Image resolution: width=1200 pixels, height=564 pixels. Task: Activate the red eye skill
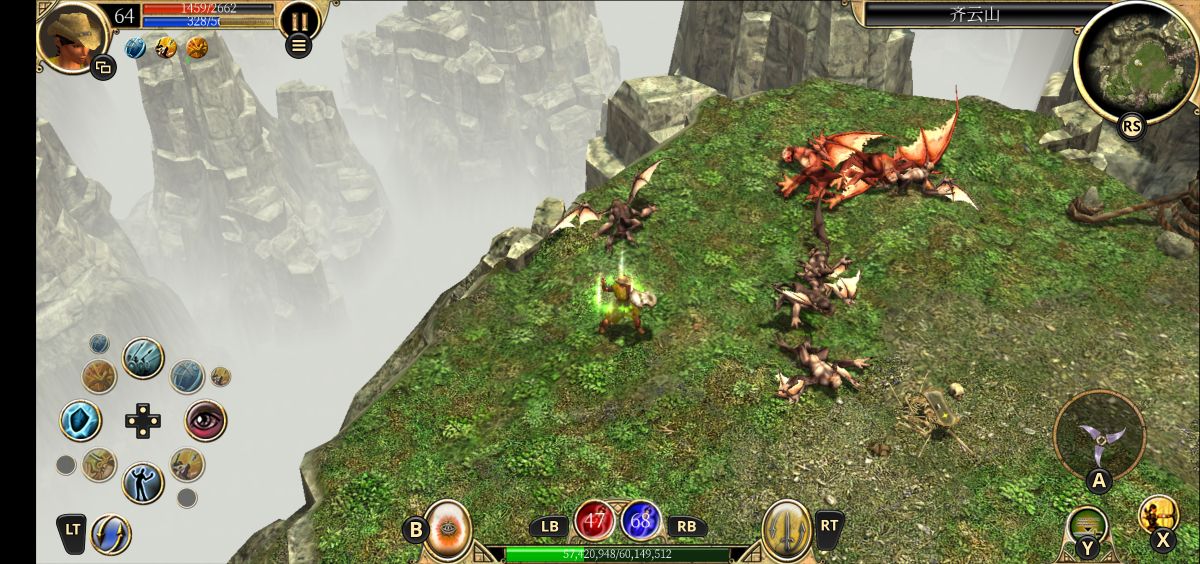coord(206,421)
